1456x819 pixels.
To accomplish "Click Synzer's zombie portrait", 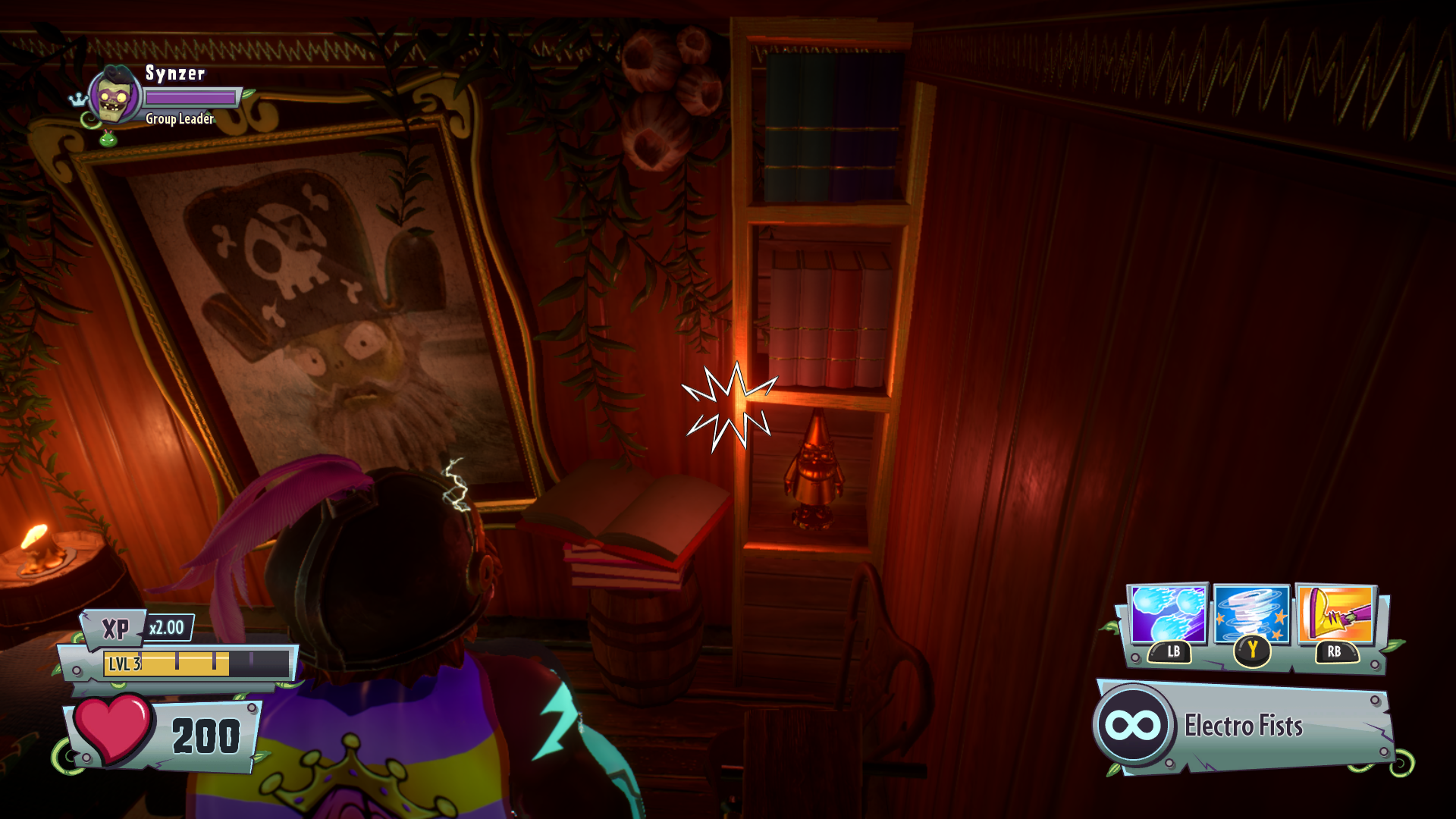I will (x=115, y=96).
